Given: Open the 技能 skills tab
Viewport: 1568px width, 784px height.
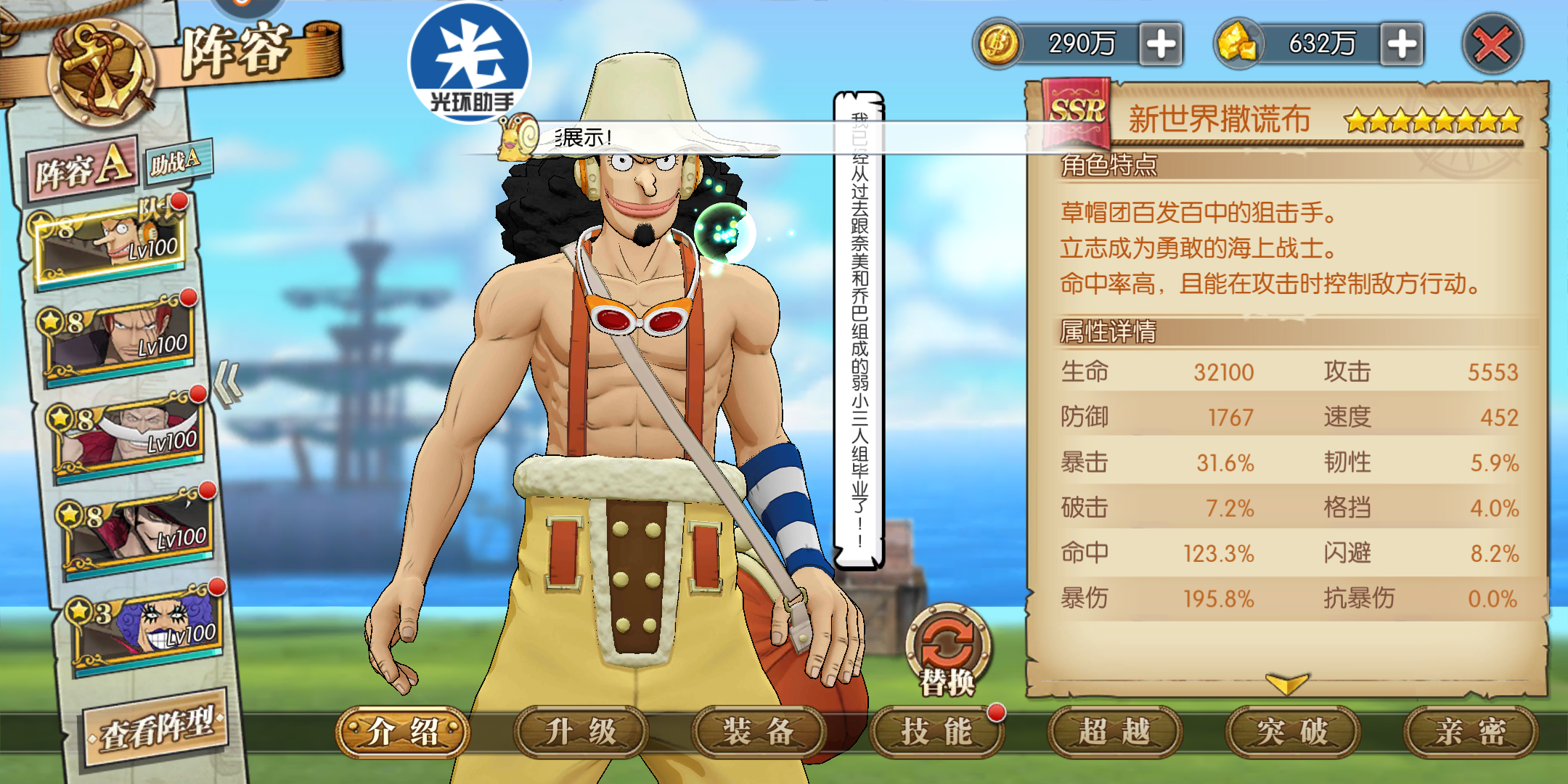Looking at the screenshot, I should coord(936,732).
